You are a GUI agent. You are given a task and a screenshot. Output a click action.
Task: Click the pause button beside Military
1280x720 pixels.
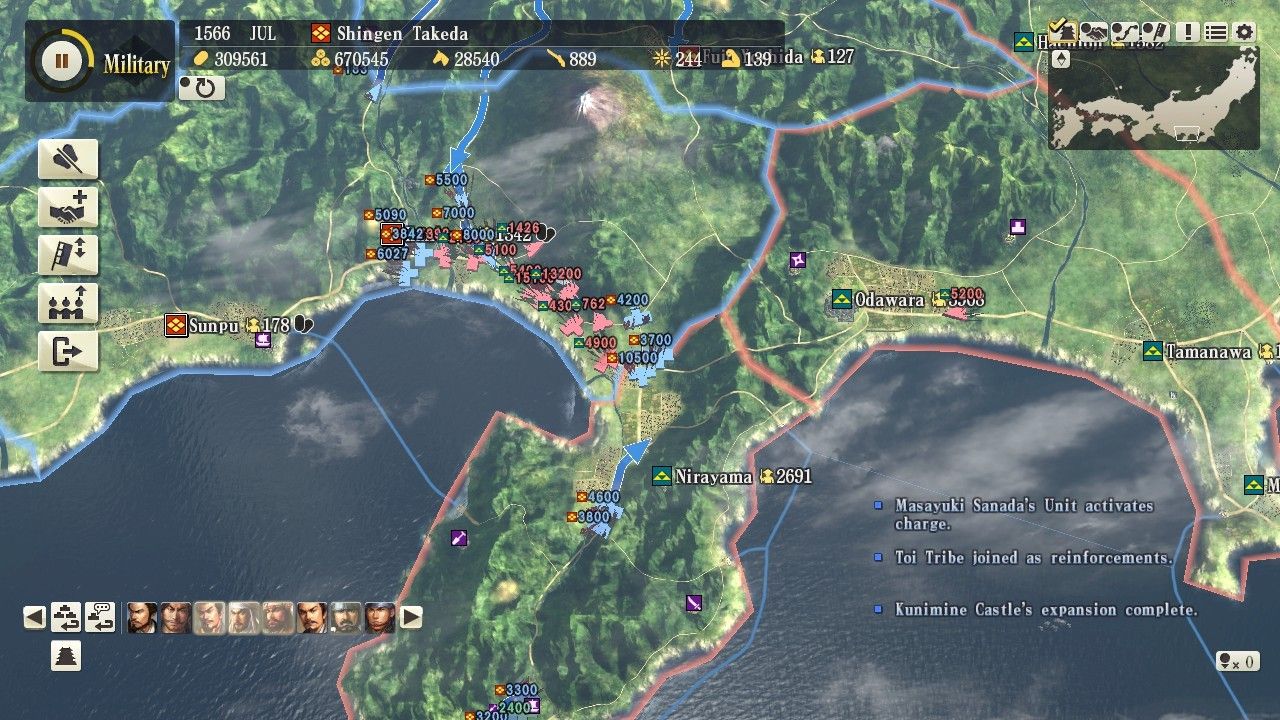pos(62,61)
